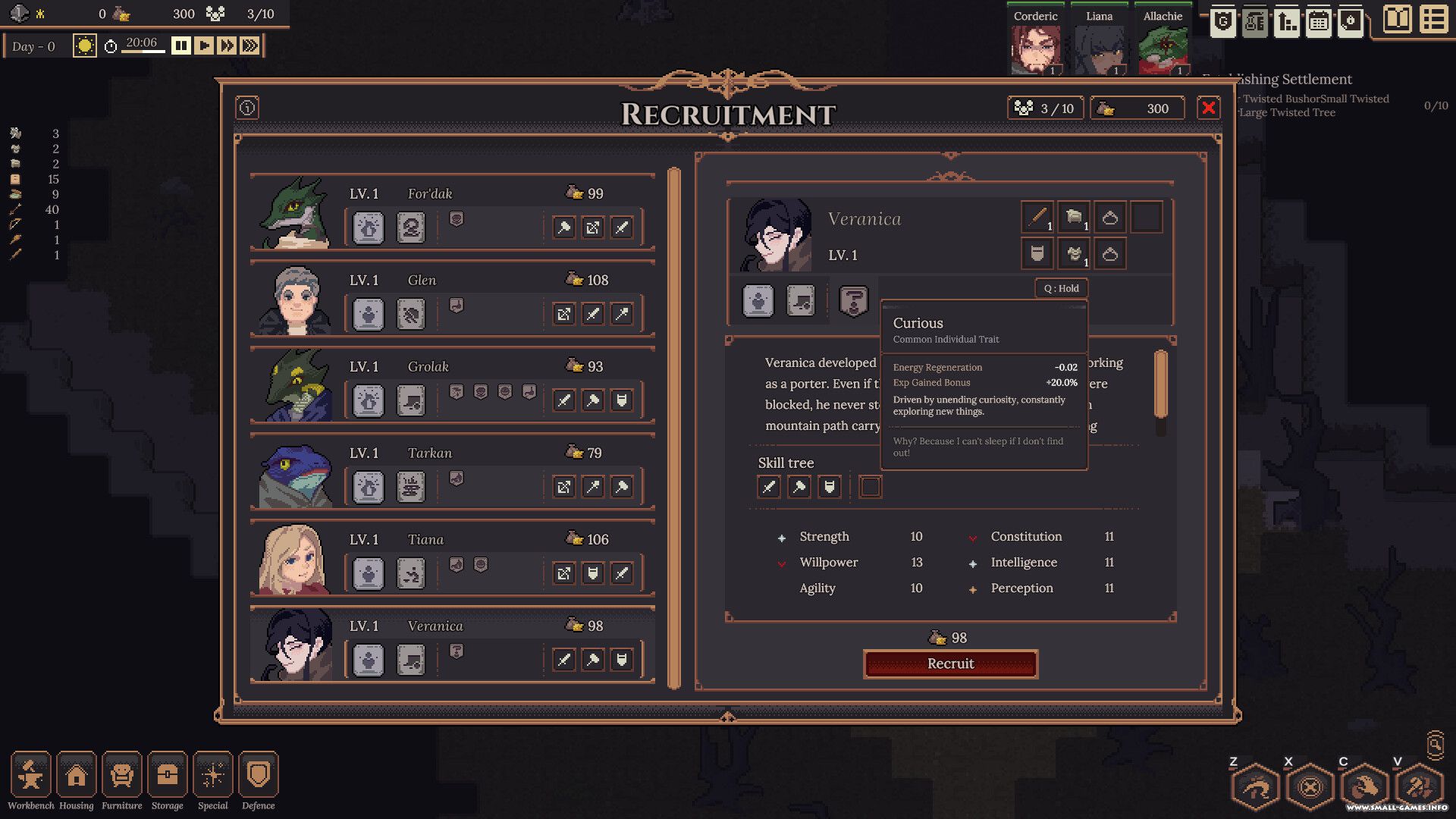Open the Defence build category
1456x819 pixels.
[x=259, y=775]
